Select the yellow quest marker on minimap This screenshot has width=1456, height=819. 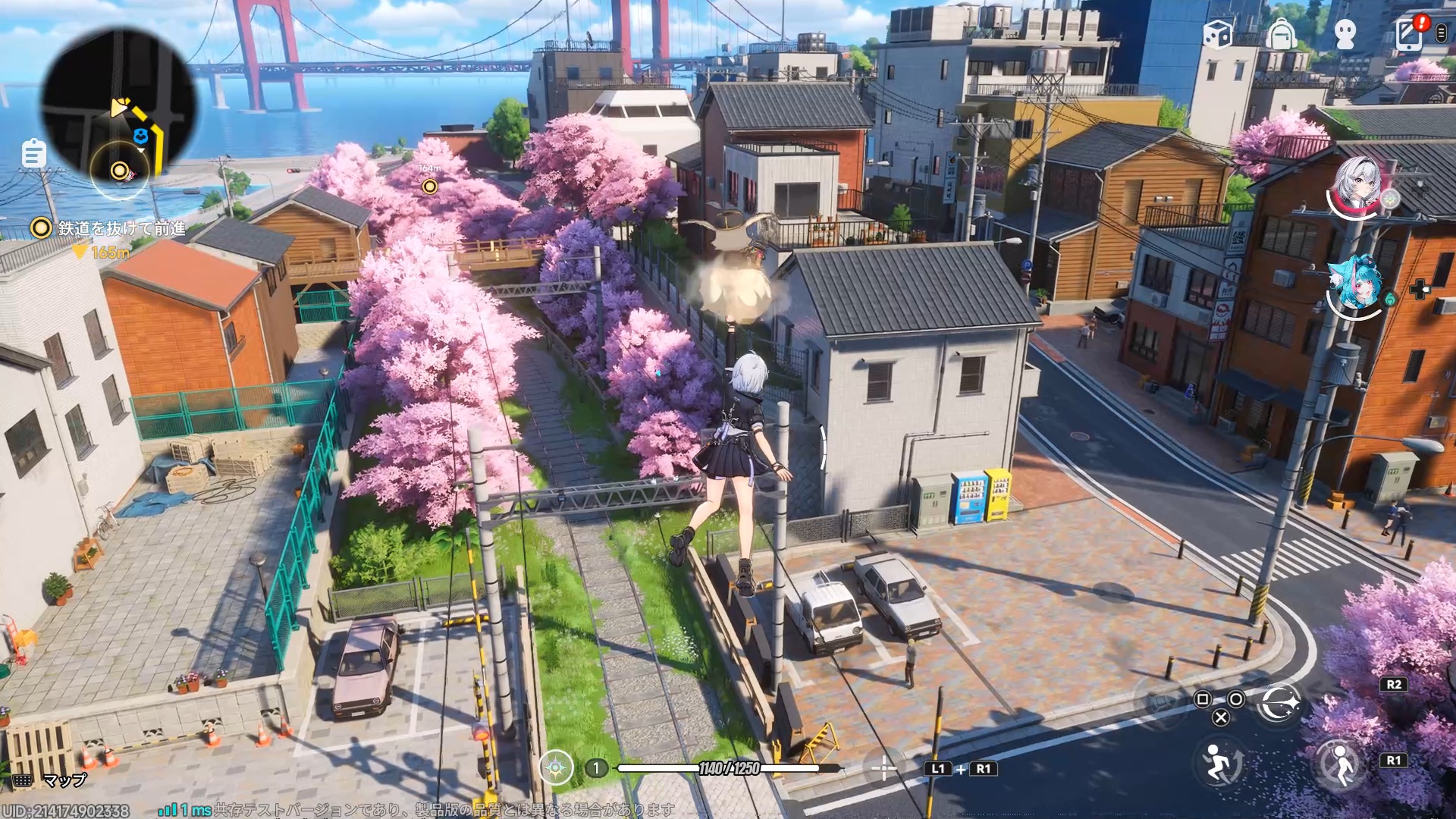coord(120,171)
